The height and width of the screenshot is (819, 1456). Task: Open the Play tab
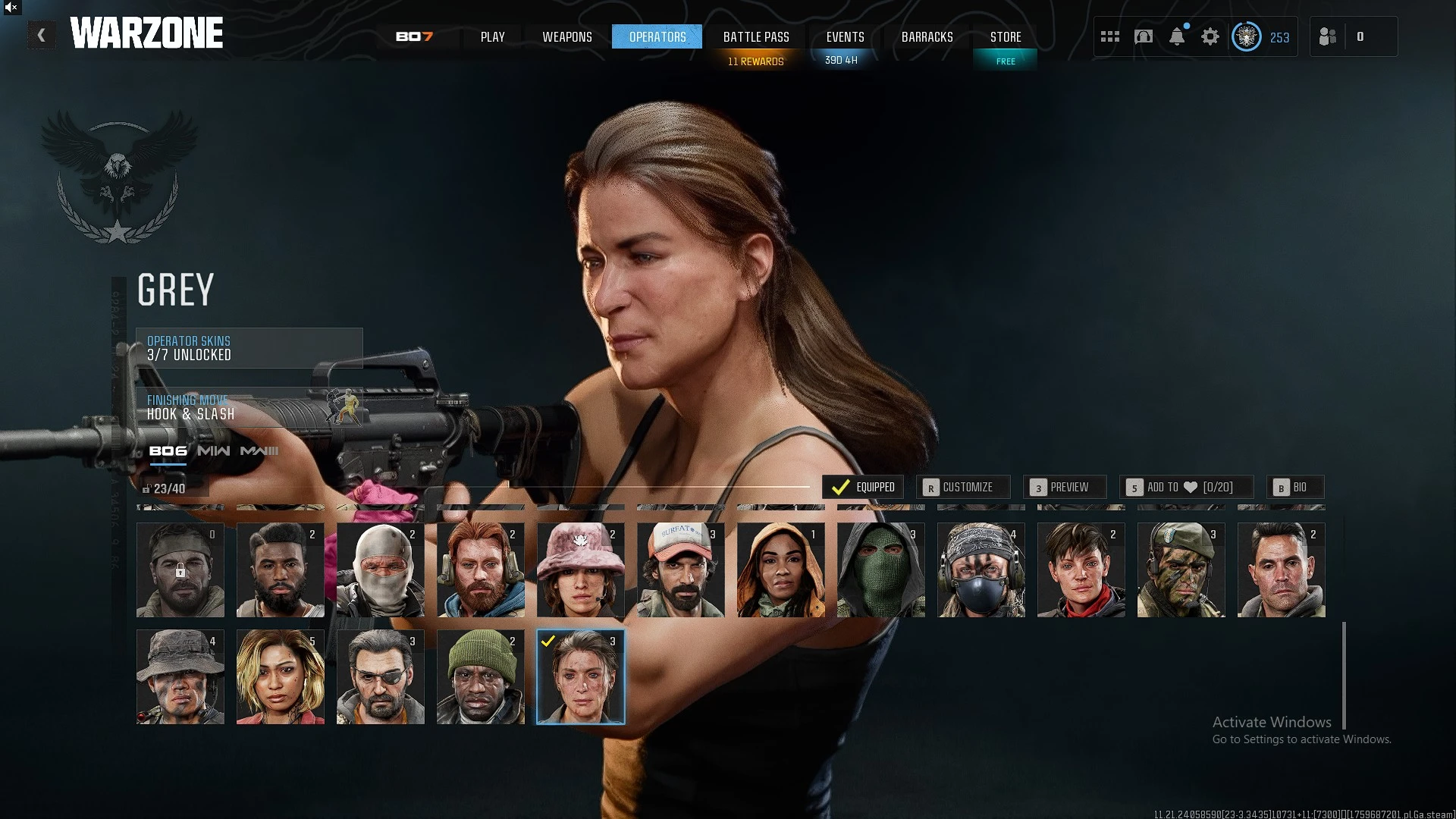coord(492,36)
